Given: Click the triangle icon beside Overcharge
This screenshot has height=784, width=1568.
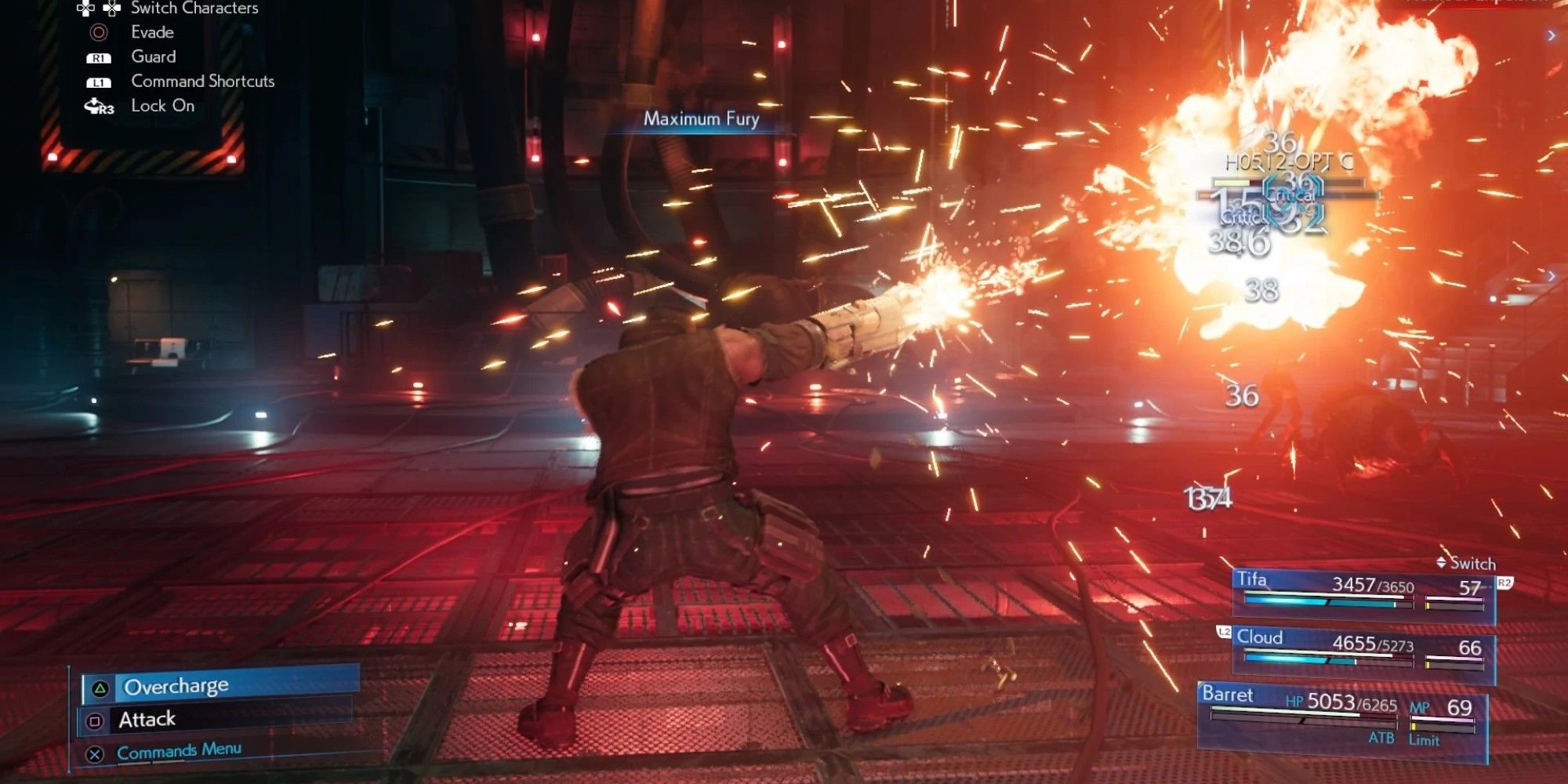Looking at the screenshot, I should click(x=100, y=688).
